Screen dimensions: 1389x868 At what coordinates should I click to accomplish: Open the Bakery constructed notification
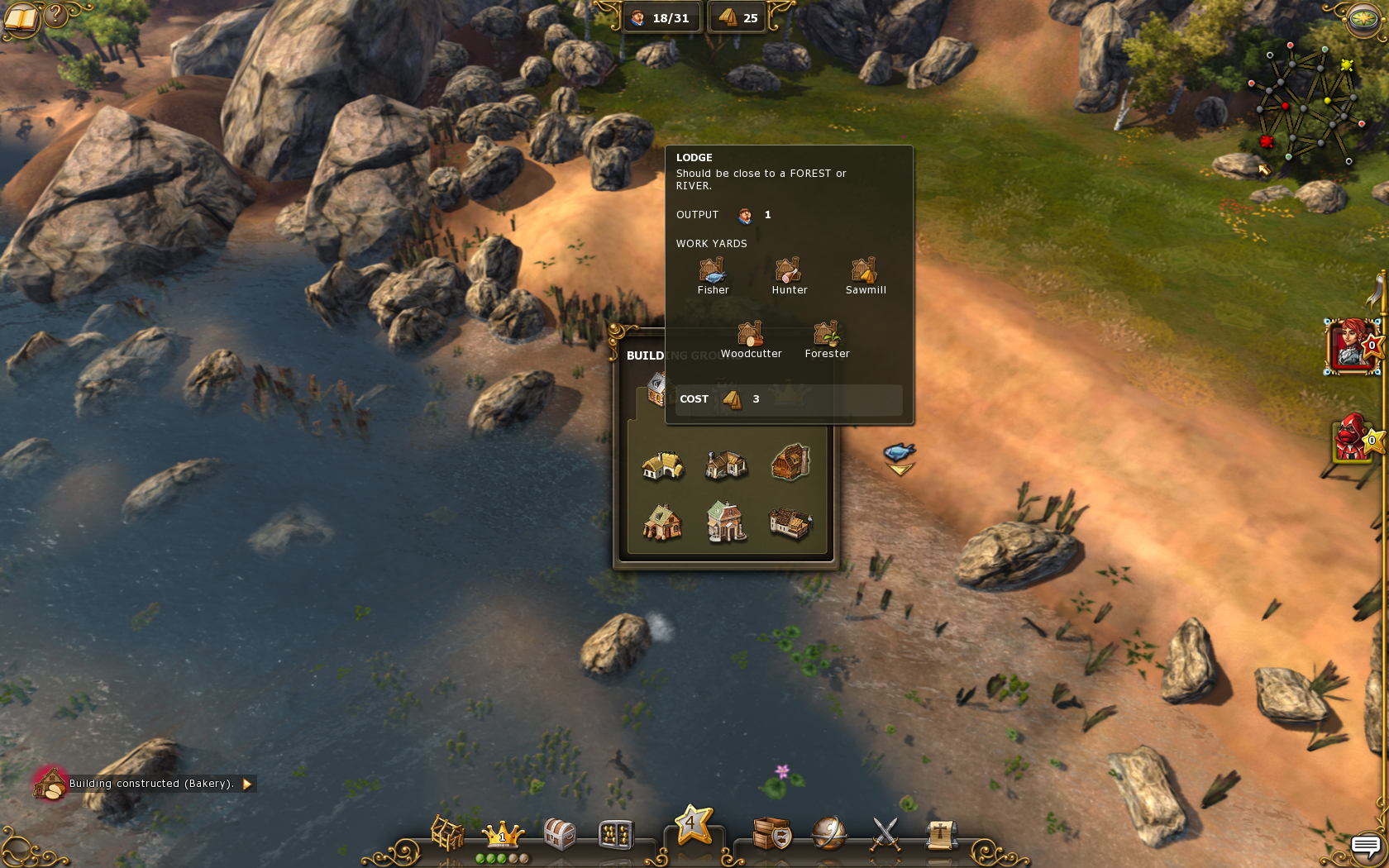coord(150,784)
